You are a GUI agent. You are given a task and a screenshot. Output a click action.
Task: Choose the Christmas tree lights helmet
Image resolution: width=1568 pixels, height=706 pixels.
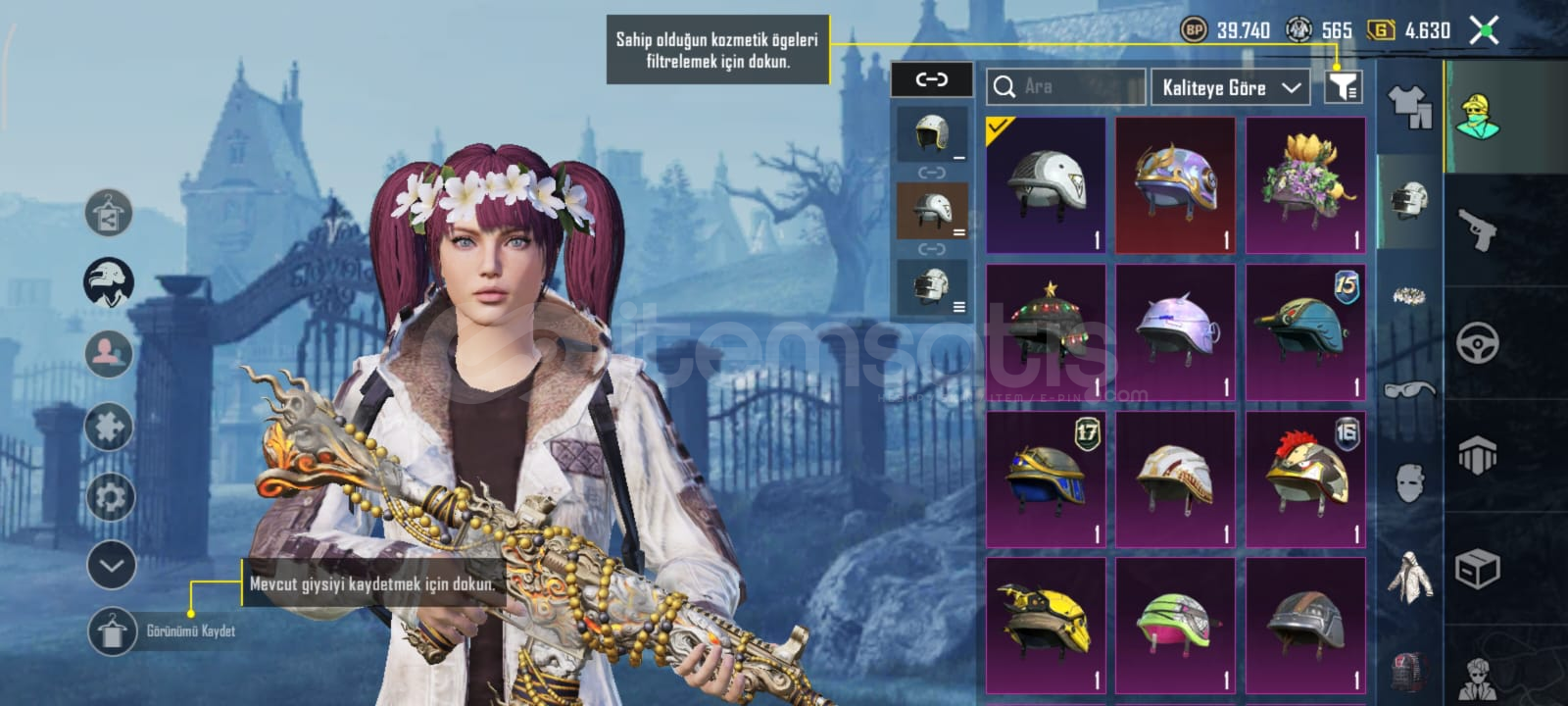pos(1046,331)
